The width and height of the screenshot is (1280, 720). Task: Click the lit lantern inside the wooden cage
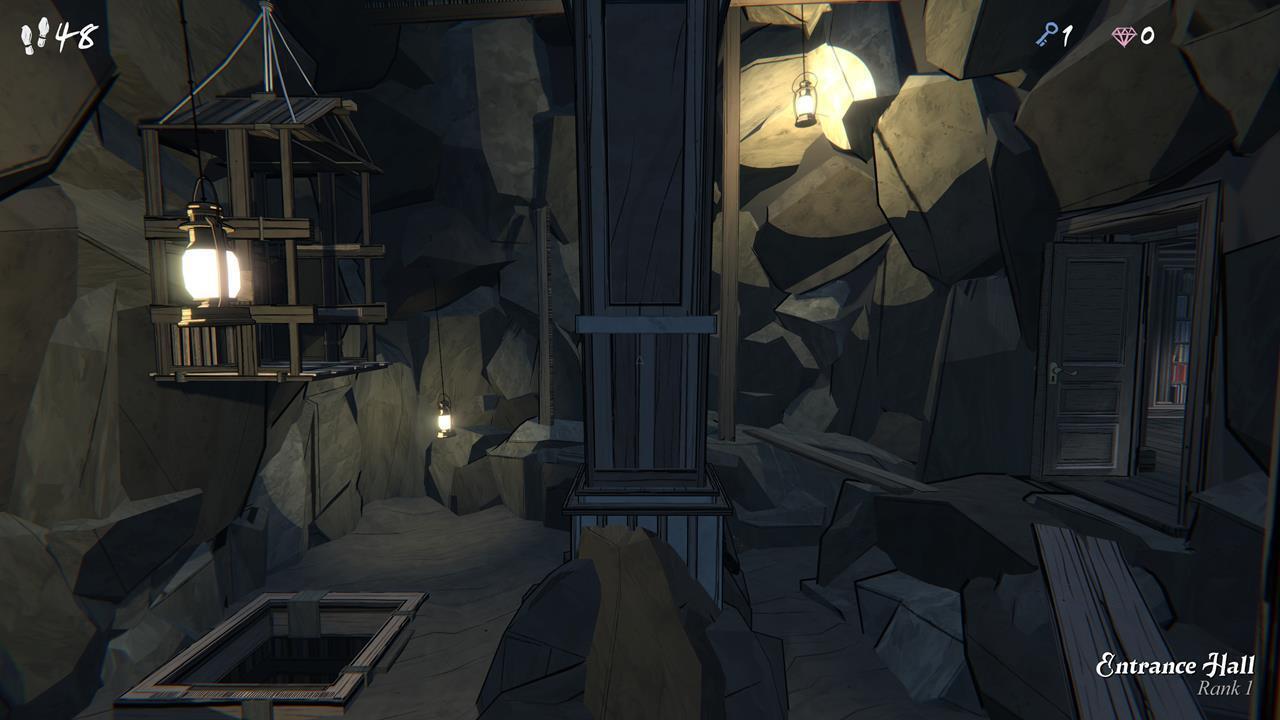207,268
